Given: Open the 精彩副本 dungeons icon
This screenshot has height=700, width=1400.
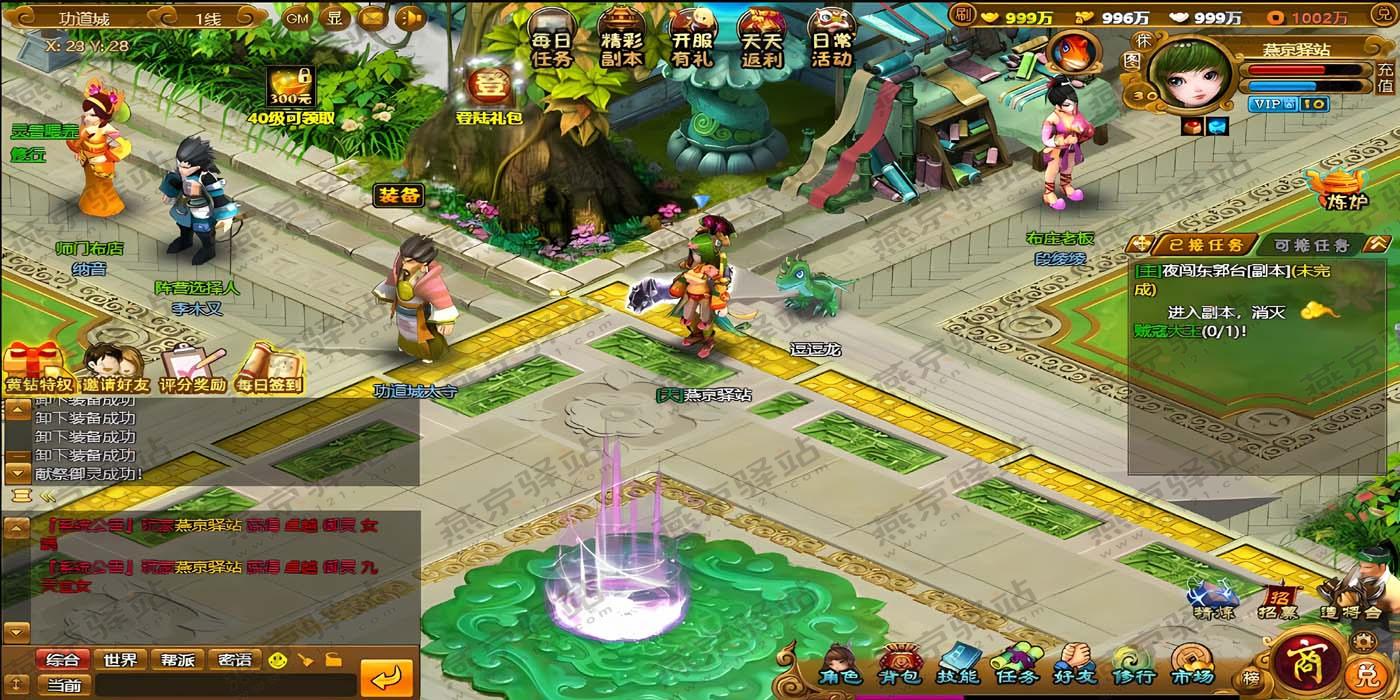Looking at the screenshot, I should (x=621, y=38).
